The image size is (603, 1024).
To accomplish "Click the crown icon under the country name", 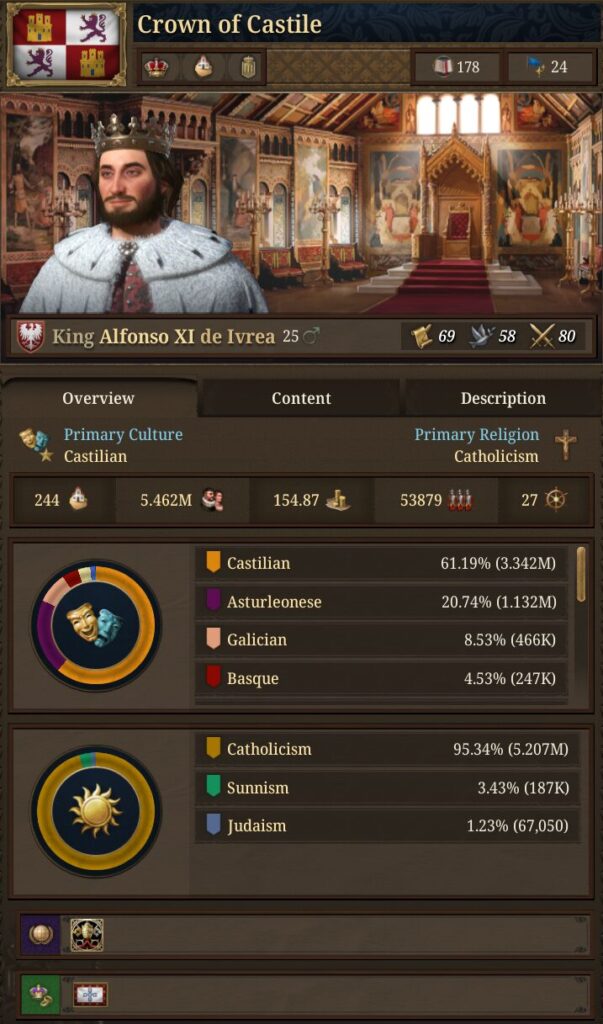I will coord(156,68).
